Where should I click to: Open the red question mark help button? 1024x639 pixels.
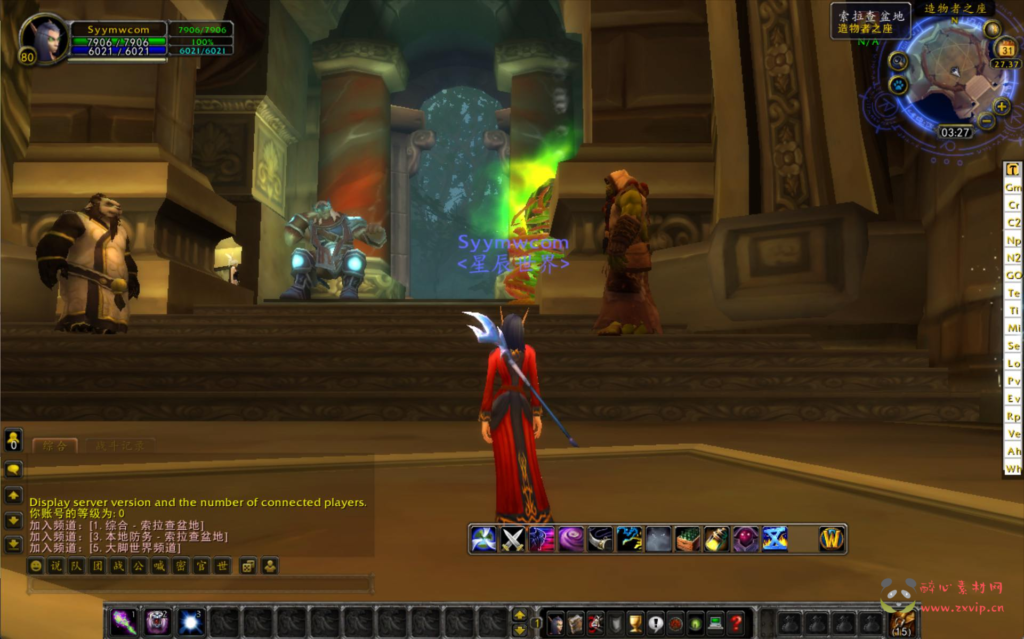pos(736,623)
